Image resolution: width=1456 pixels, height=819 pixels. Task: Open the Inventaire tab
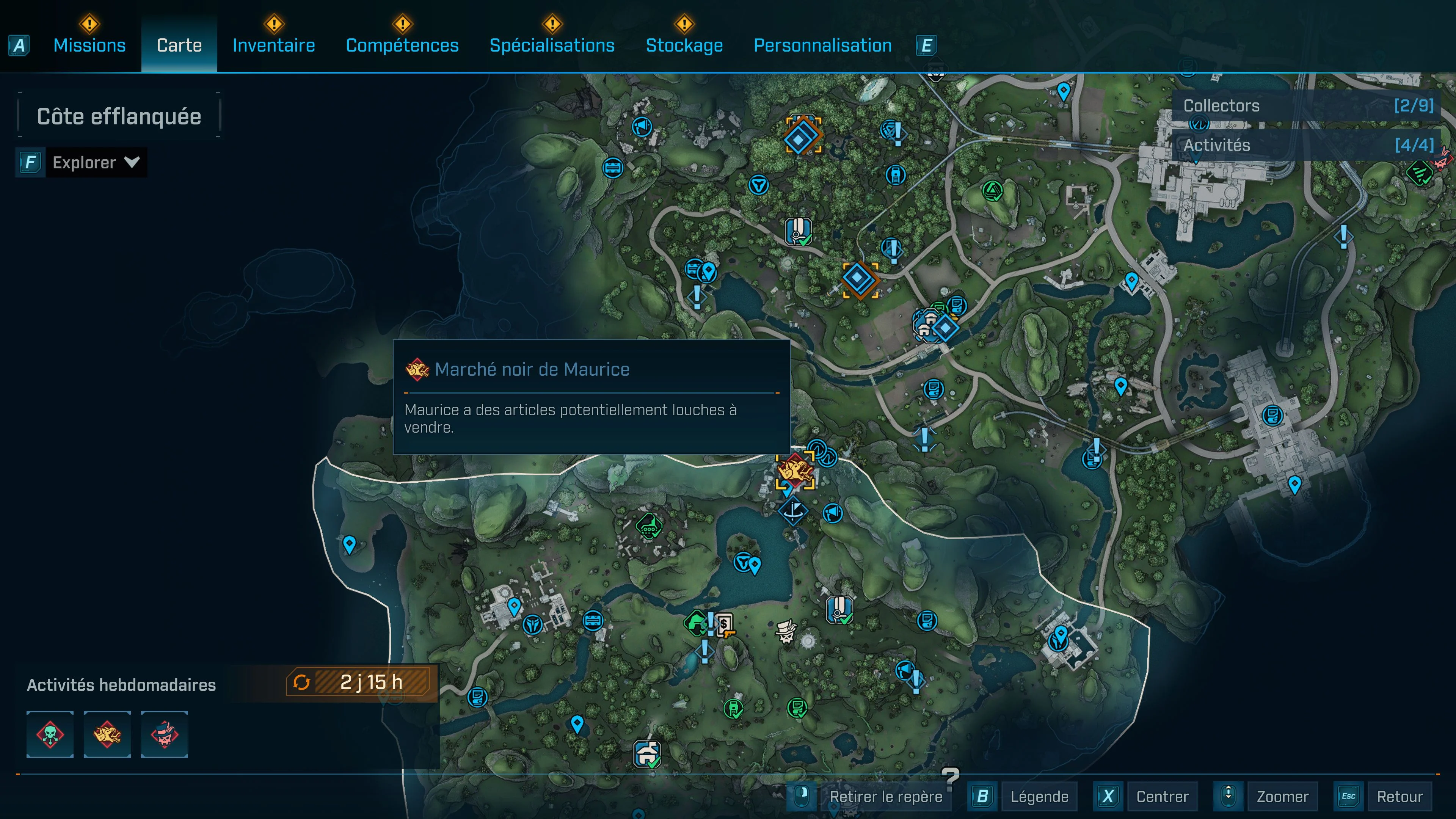coord(273,45)
